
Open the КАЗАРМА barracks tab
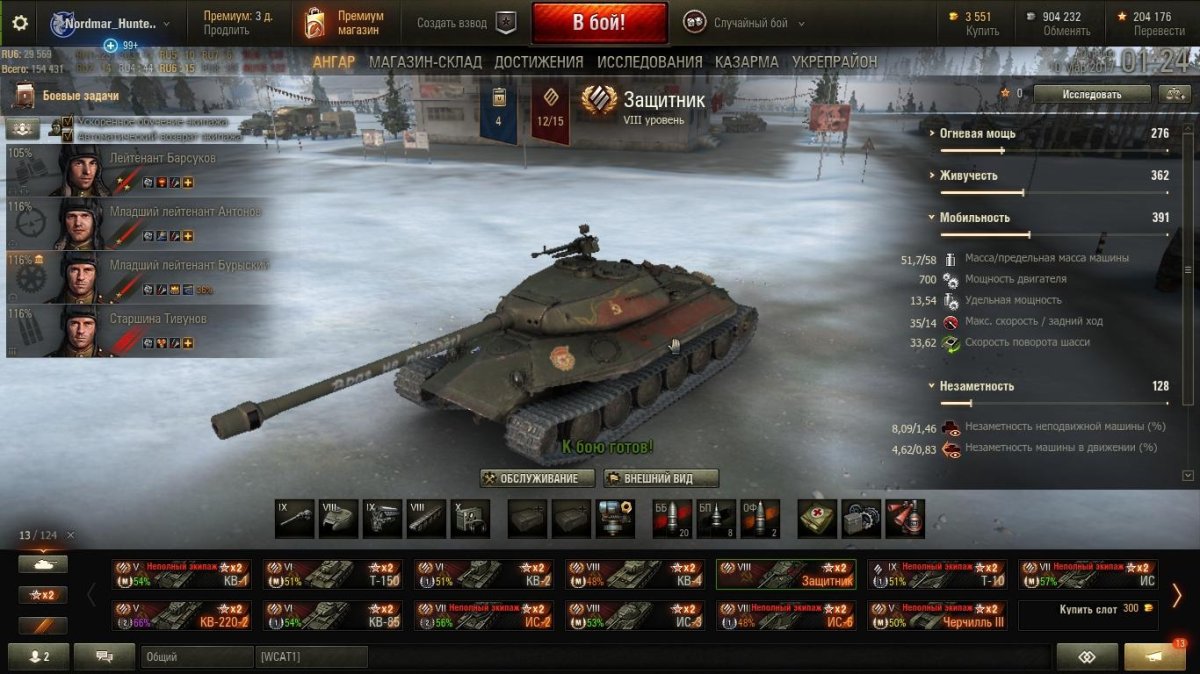tap(746, 62)
